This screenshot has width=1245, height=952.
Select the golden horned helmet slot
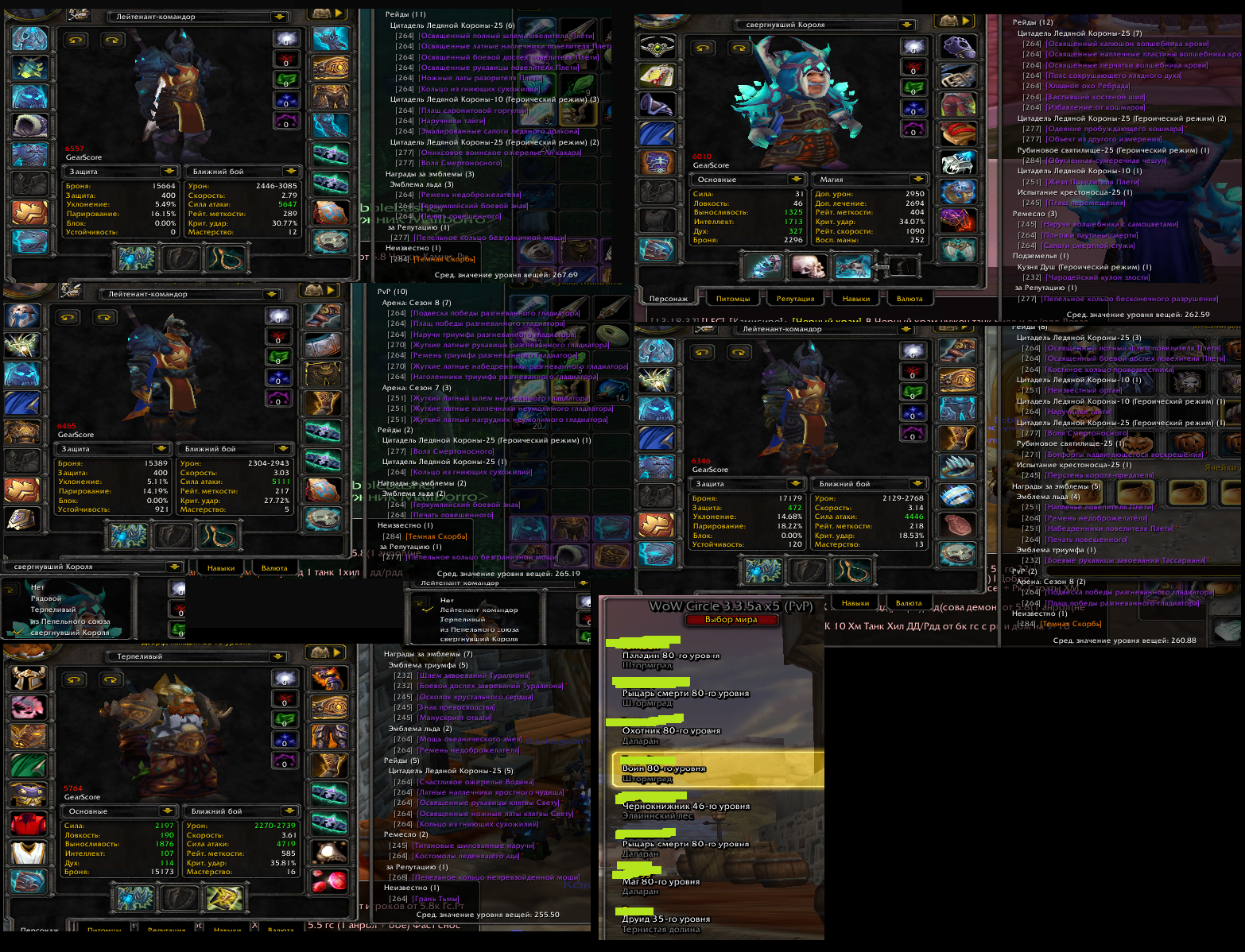pyautogui.click(x=29, y=678)
